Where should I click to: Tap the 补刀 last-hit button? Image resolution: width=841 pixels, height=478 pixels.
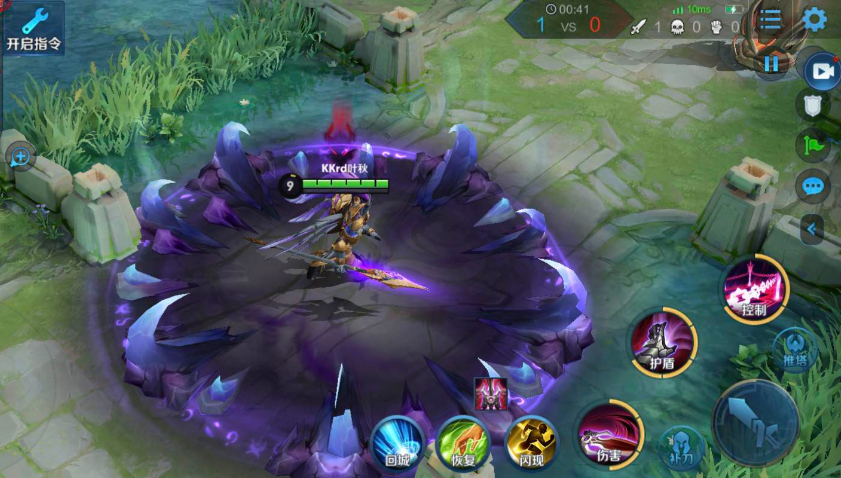pos(683,449)
